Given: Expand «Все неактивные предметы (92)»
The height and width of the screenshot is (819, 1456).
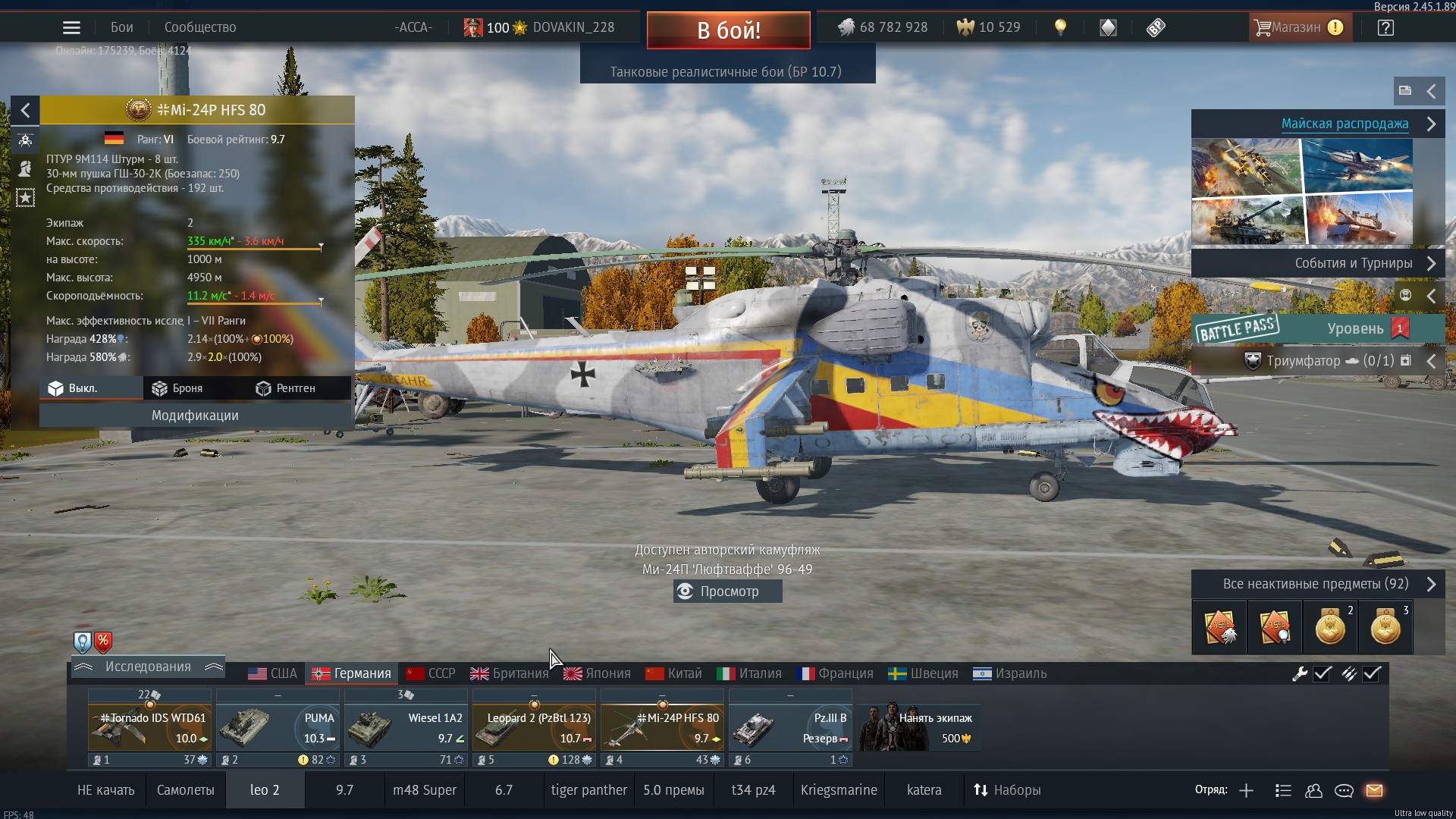Looking at the screenshot, I should point(1318,584).
